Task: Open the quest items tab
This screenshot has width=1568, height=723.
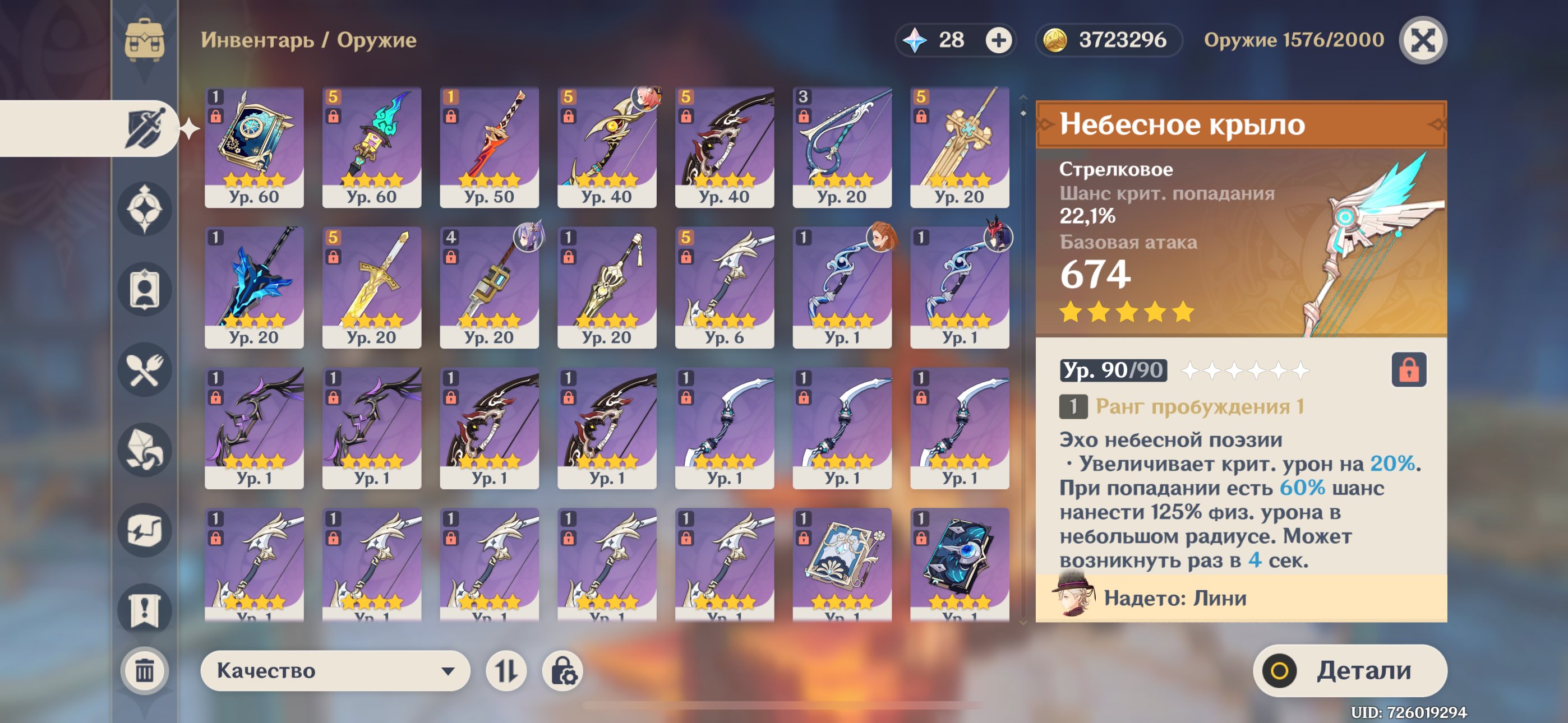Action: point(144,610)
